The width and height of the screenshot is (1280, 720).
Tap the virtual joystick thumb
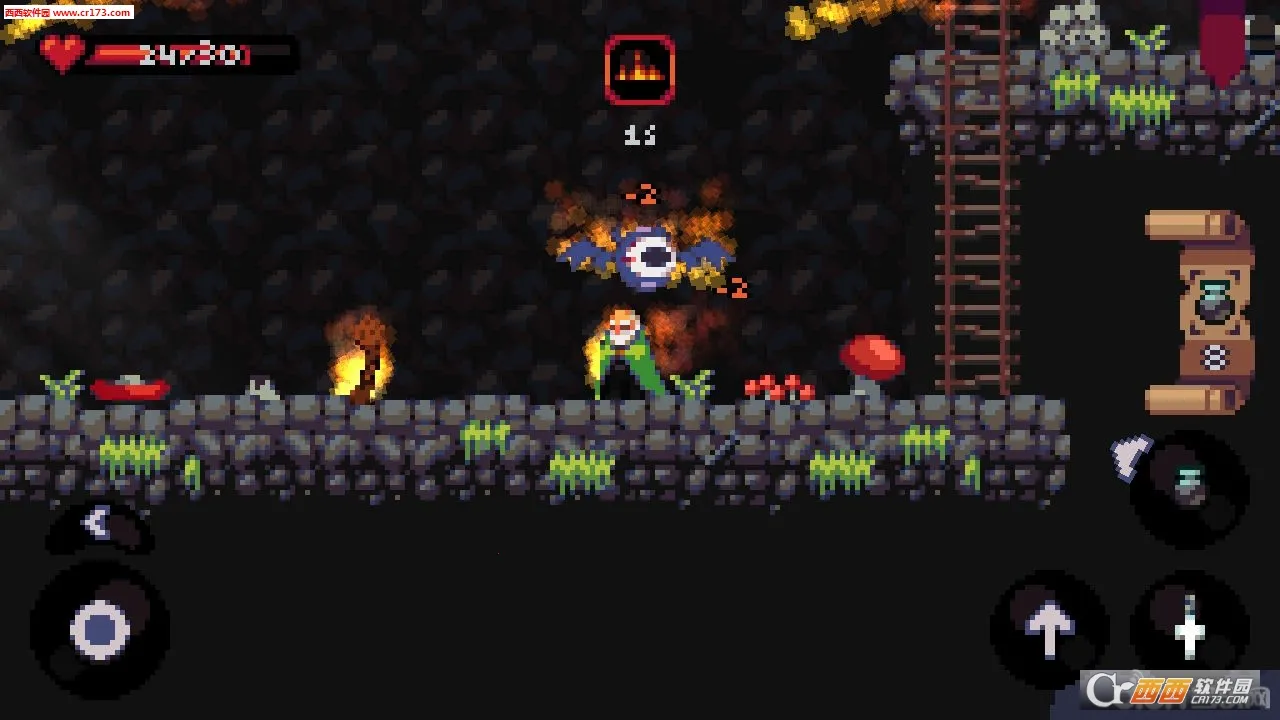(100, 630)
